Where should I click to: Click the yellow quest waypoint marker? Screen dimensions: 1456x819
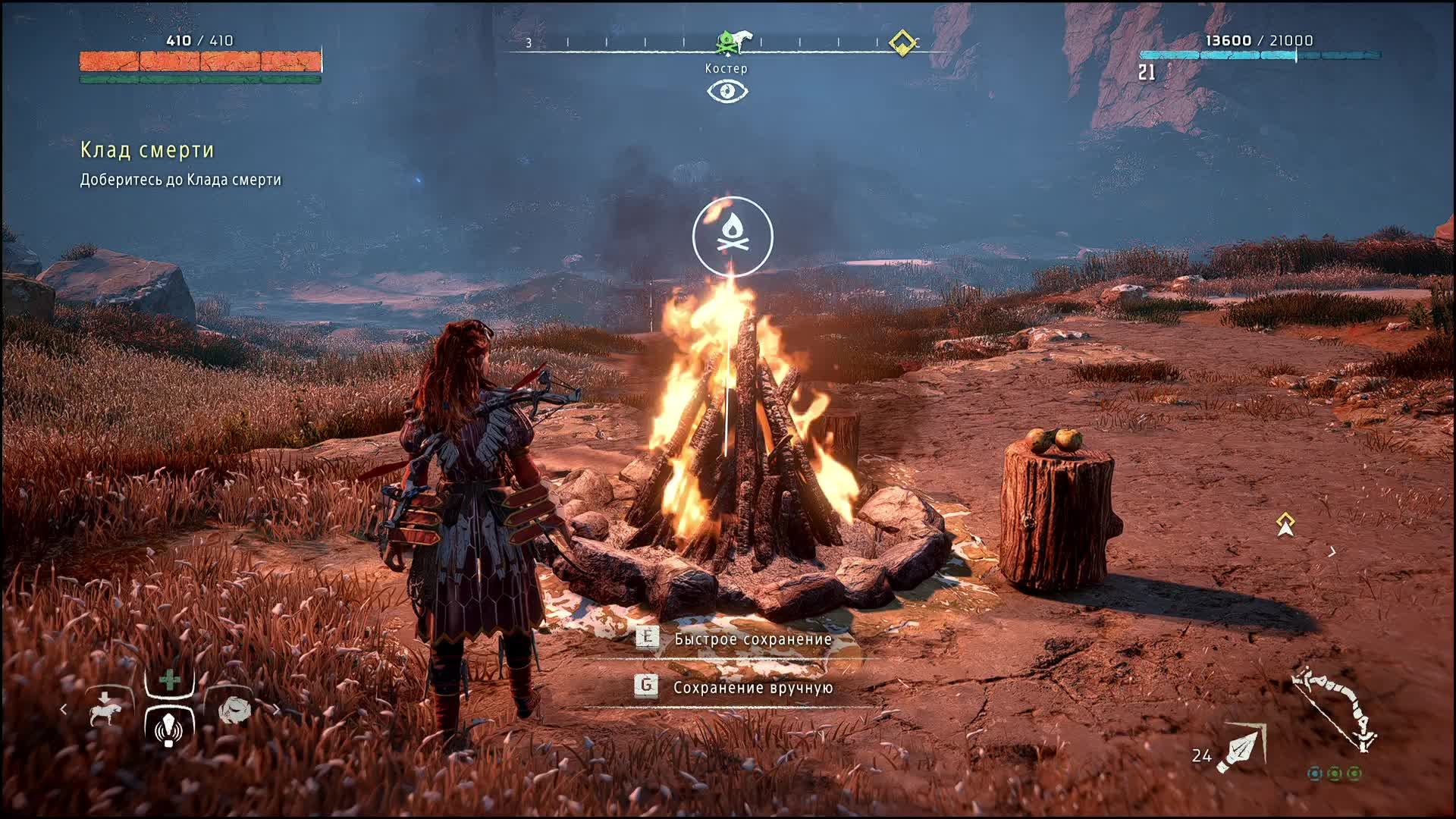pyautogui.click(x=1285, y=524)
